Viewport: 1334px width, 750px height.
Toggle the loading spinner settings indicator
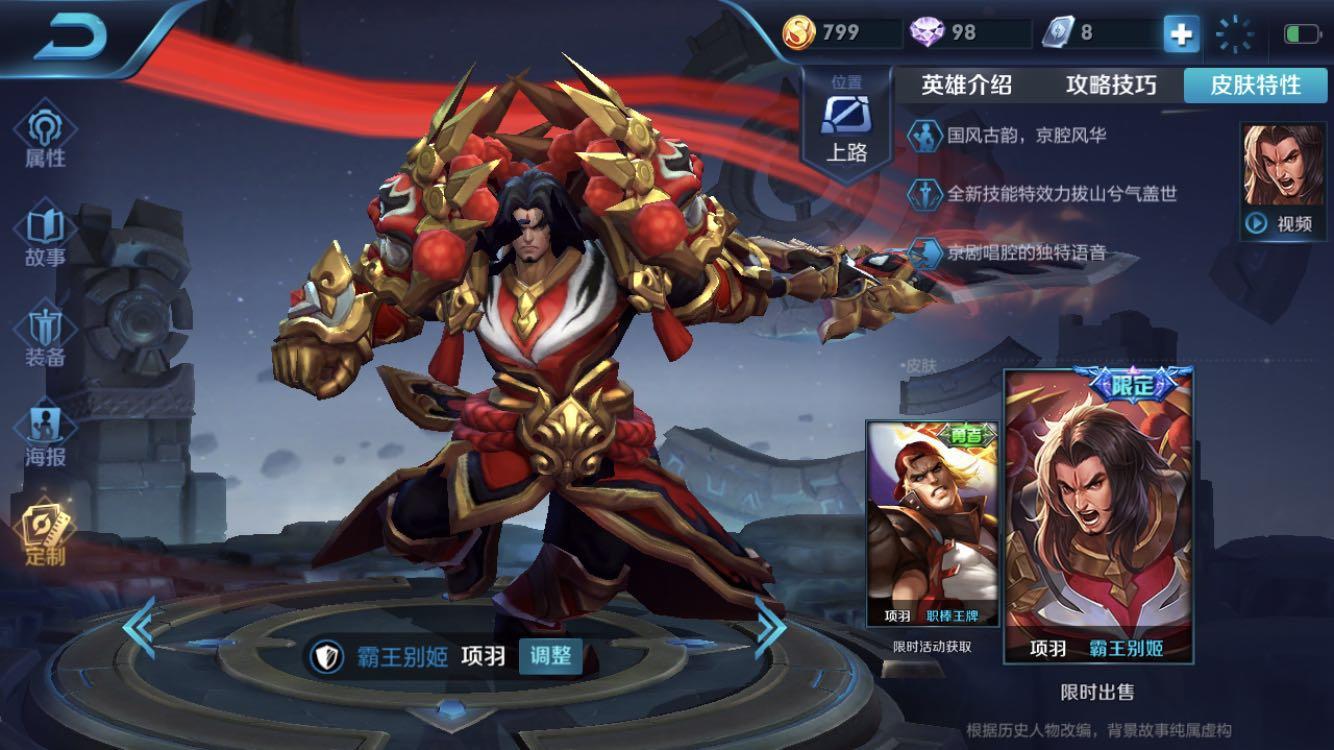coord(1236,33)
